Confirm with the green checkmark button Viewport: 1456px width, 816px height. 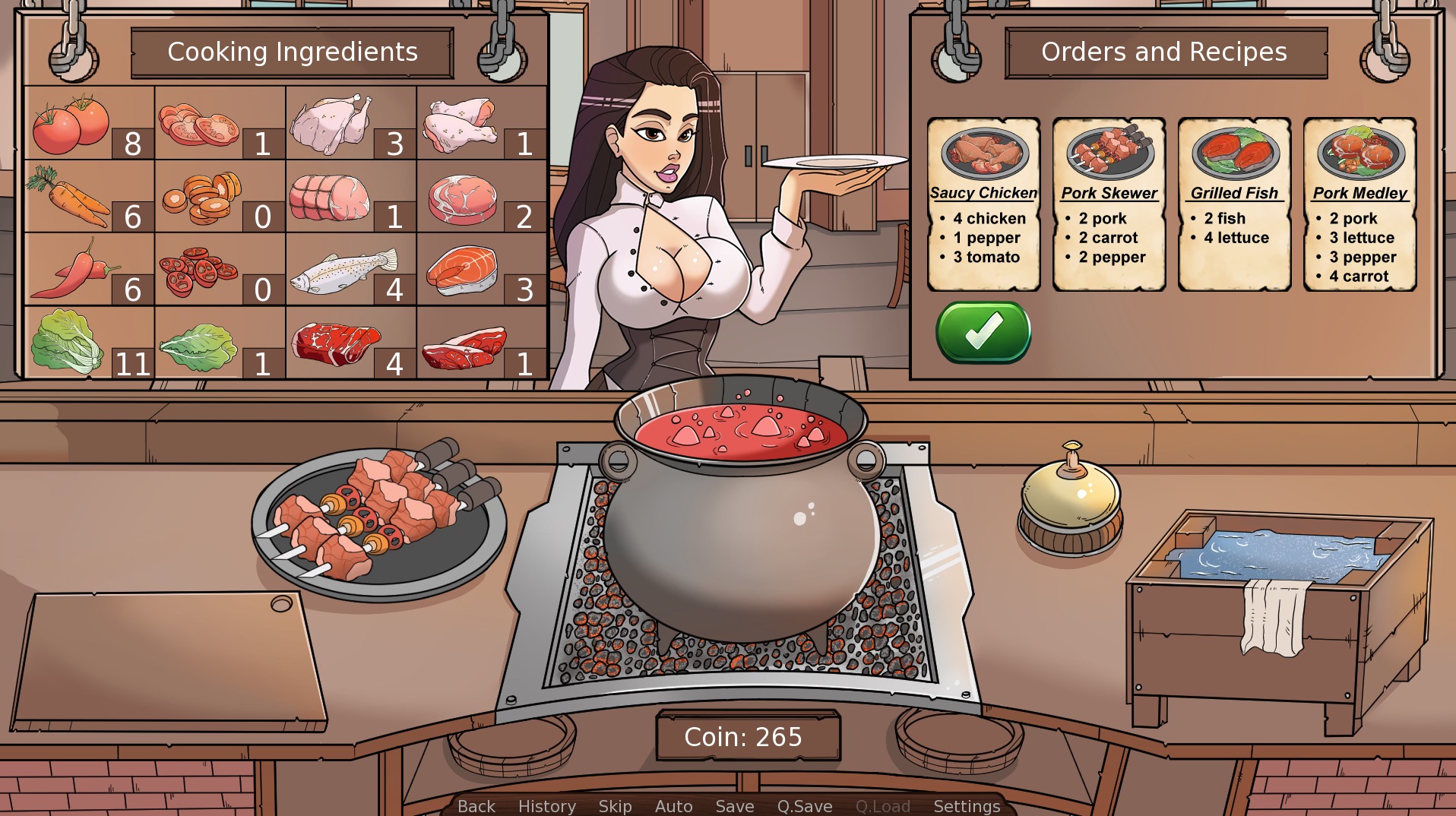click(983, 332)
